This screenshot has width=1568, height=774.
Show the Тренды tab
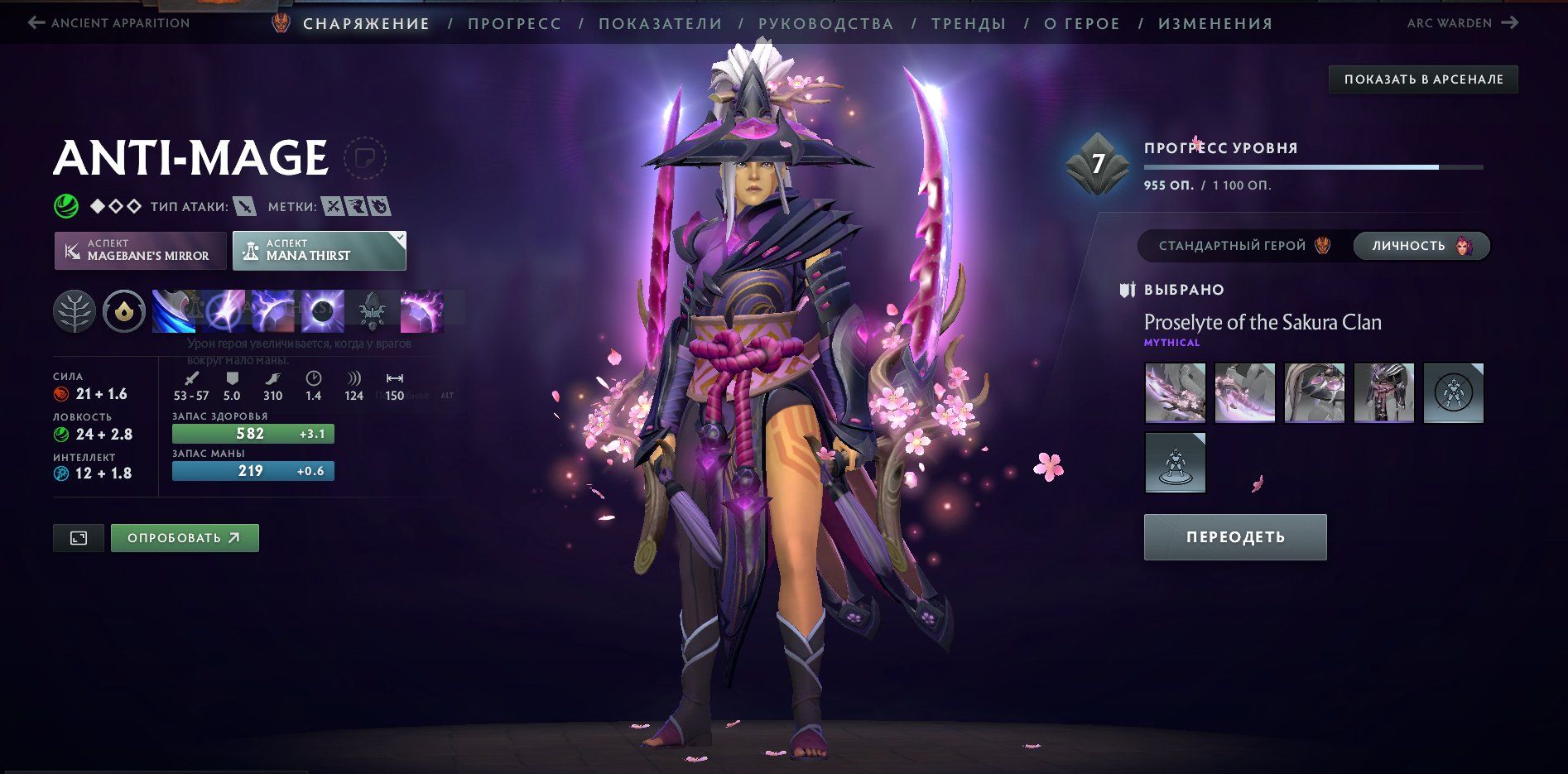click(x=968, y=24)
